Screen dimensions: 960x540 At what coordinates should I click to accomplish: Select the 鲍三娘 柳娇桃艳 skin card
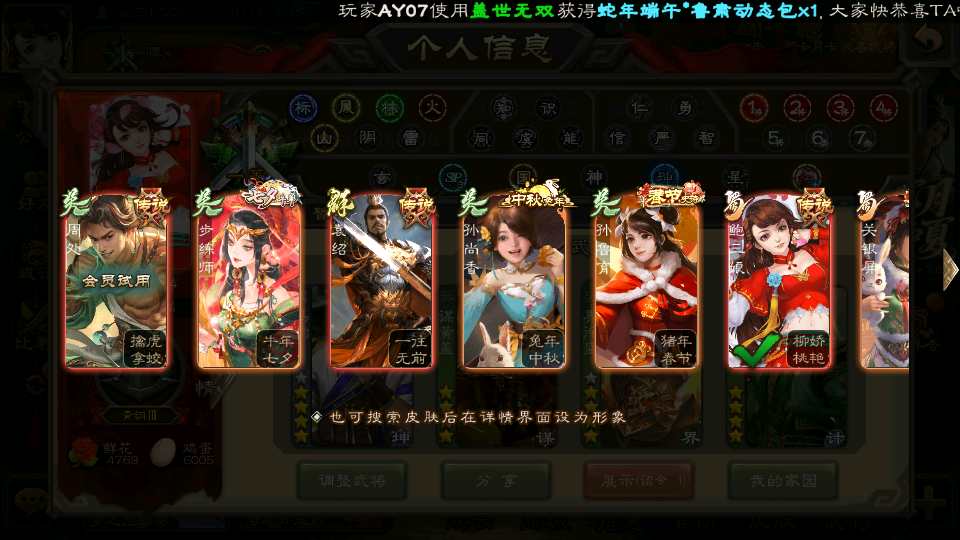pyautogui.click(x=780, y=281)
